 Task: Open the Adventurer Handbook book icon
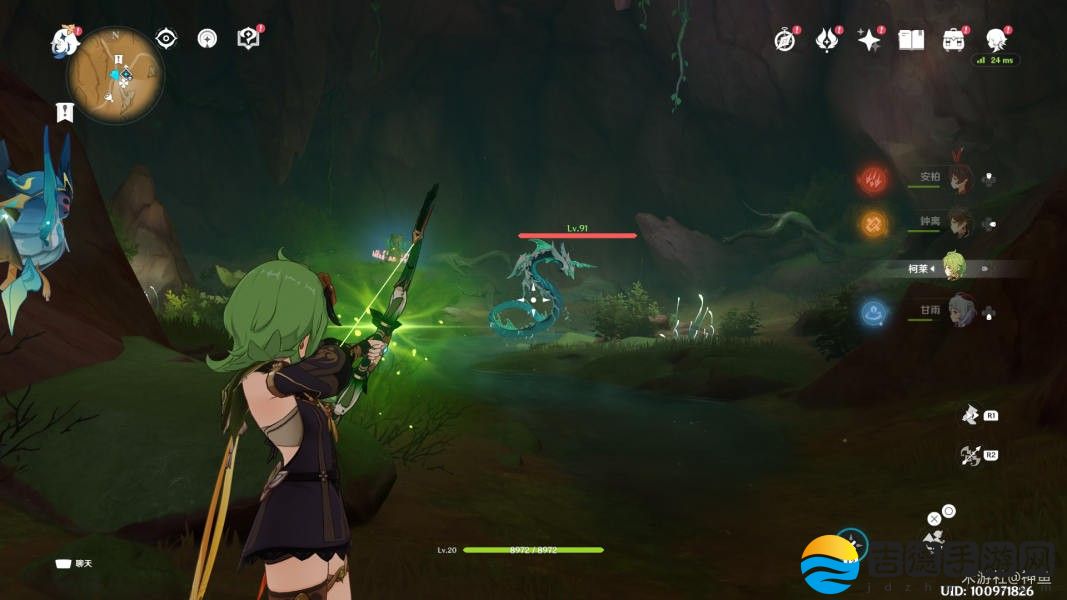(x=911, y=40)
